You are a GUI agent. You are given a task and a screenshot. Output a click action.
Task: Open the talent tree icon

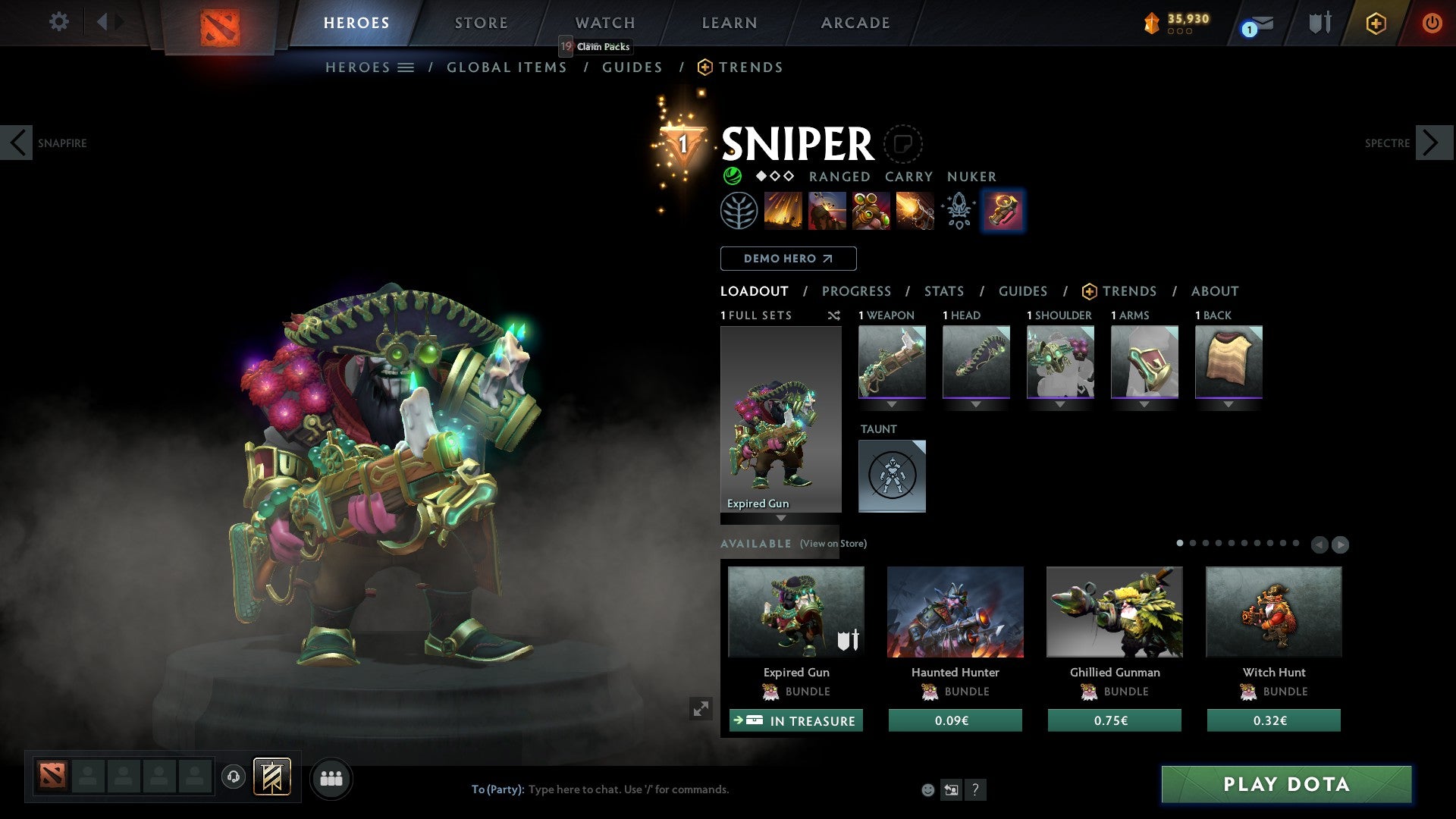(741, 211)
